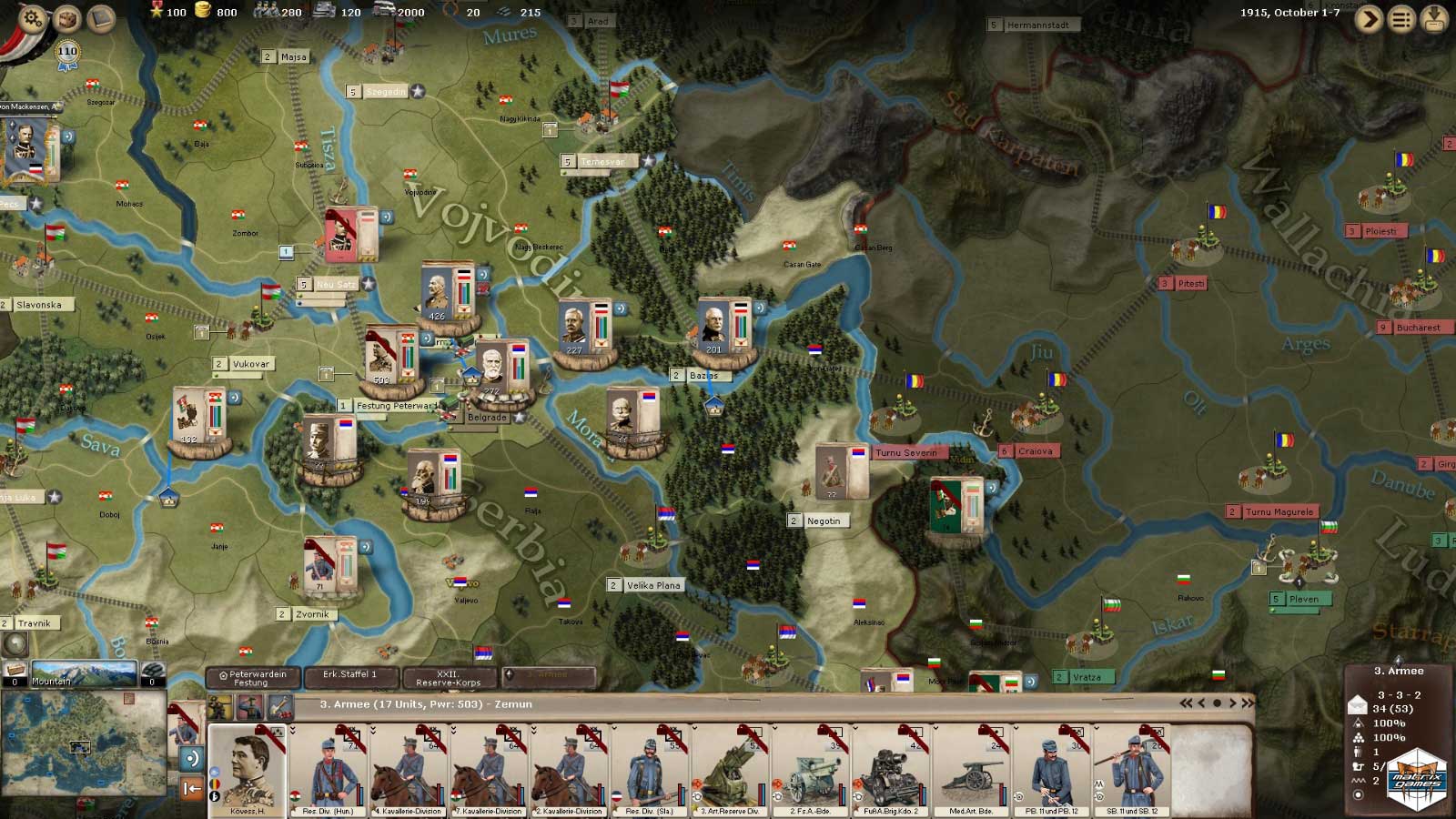Viewport: 1456px width, 819px height.
Task: Select the 3. Armee stack tab
Action: click(549, 676)
